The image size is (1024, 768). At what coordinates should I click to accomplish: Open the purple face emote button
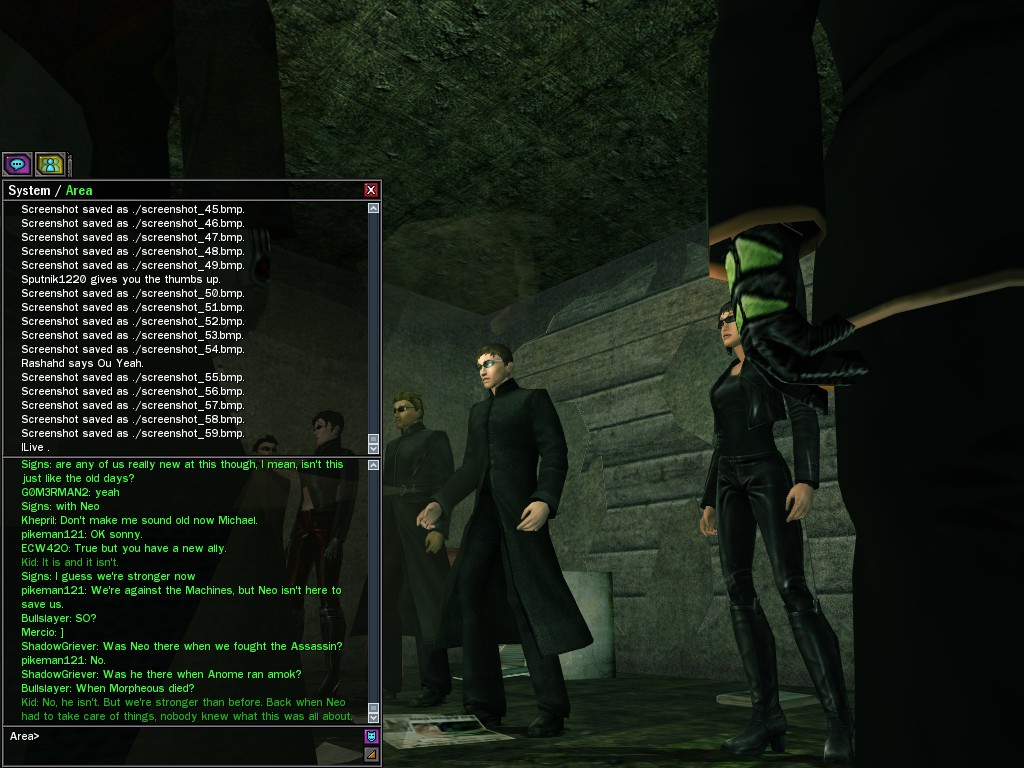(x=372, y=737)
